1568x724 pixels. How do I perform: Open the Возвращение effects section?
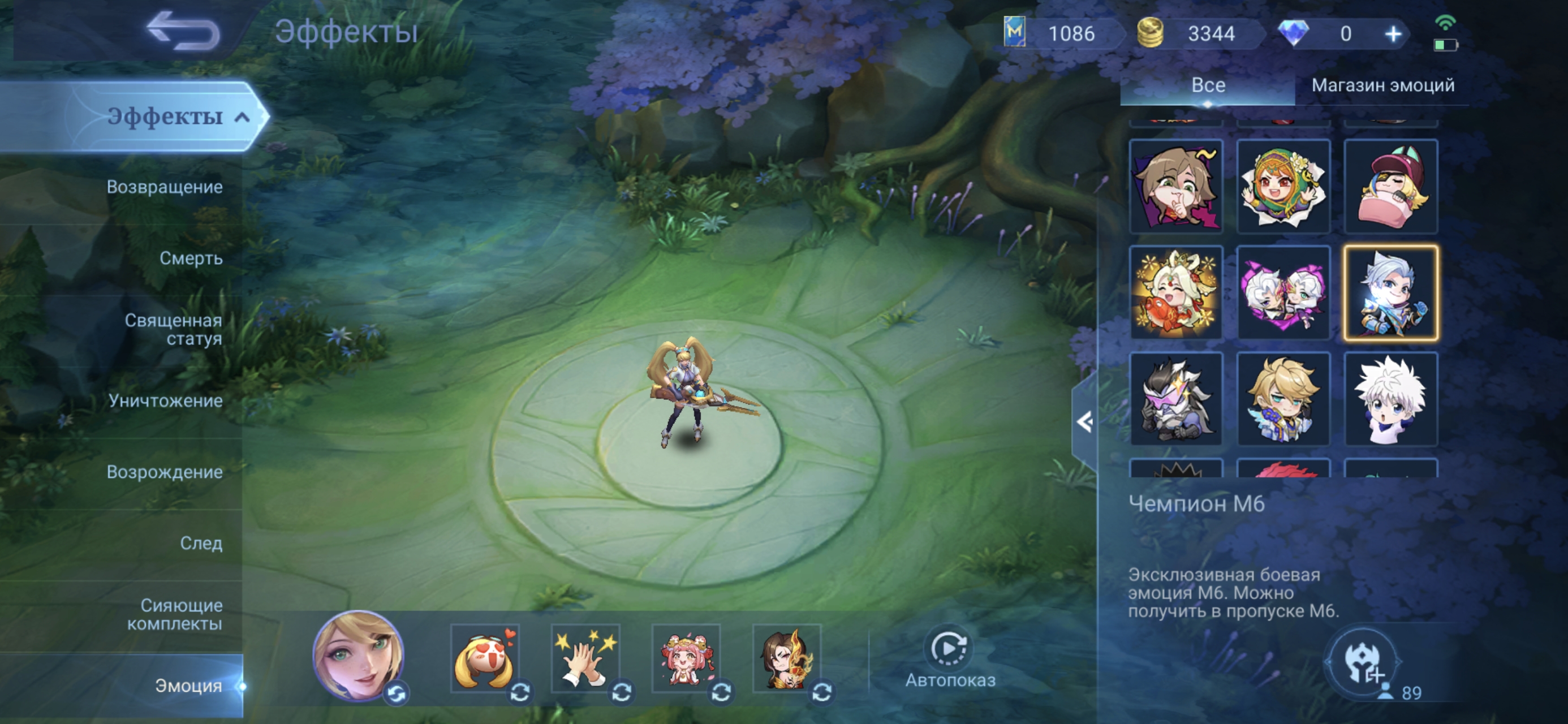click(x=163, y=187)
